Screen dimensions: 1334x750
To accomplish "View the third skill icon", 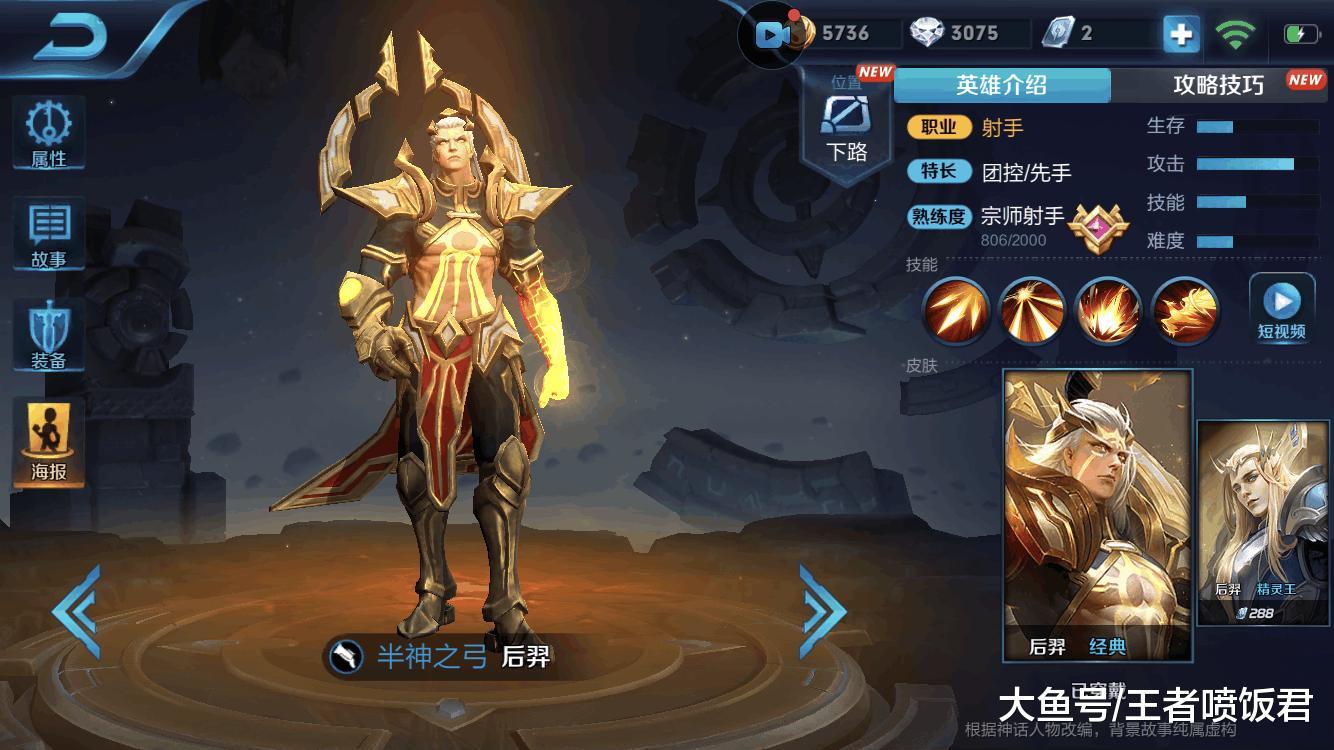I will [1108, 311].
